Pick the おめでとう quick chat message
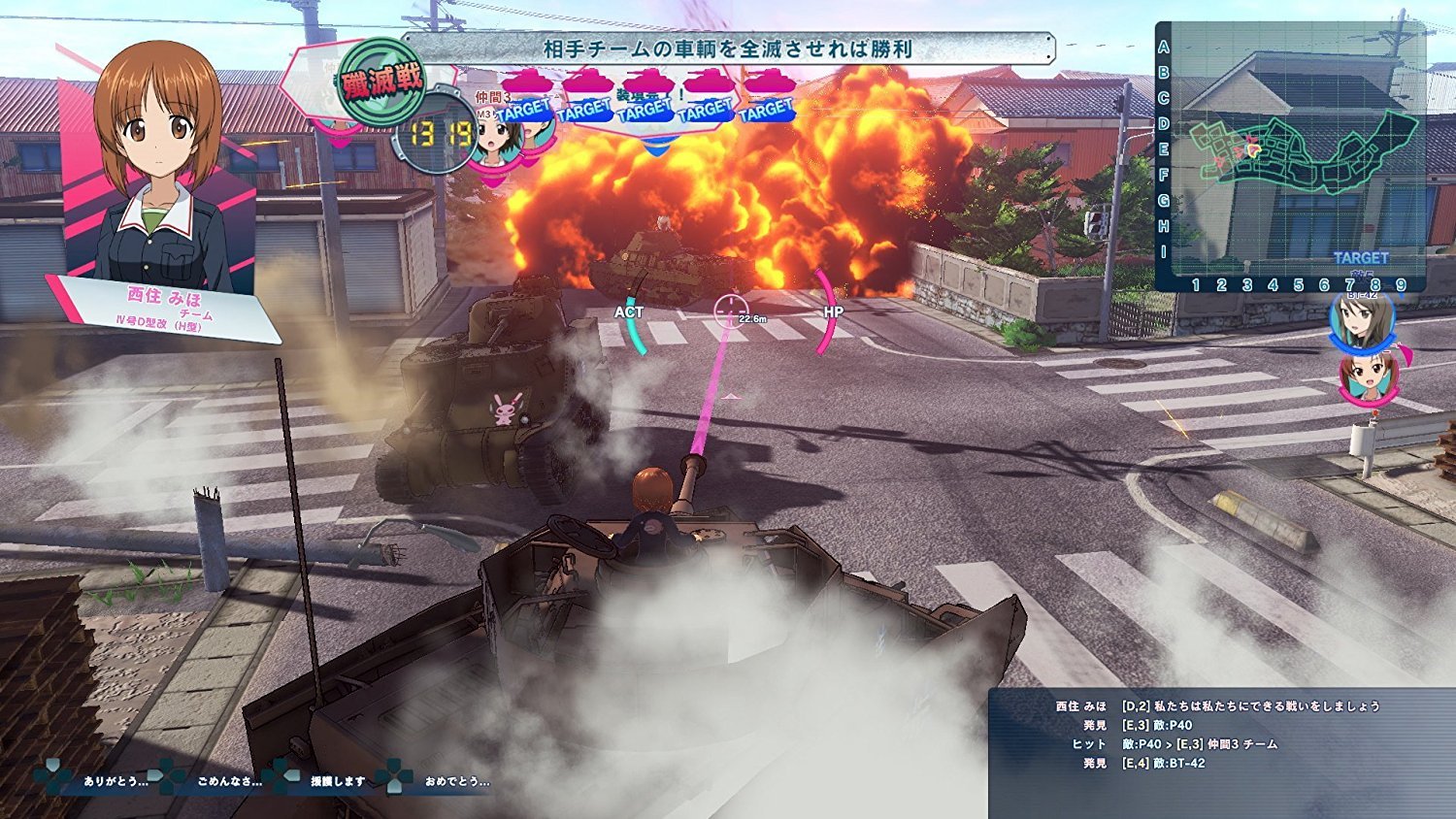1456x819 pixels. (456, 781)
